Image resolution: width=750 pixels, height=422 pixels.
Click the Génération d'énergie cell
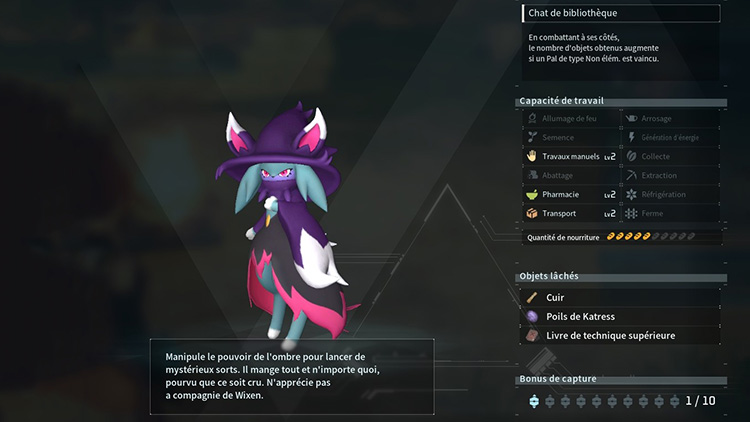pos(669,137)
